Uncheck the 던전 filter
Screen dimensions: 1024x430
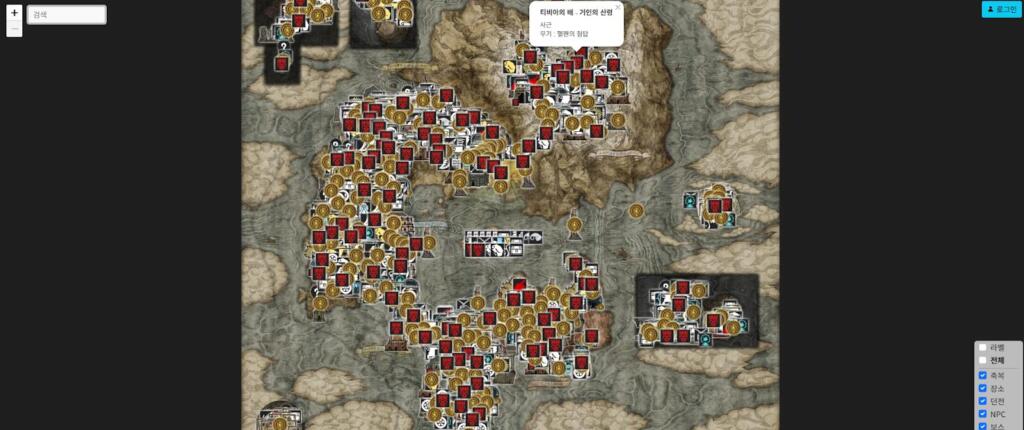[x=982, y=401]
